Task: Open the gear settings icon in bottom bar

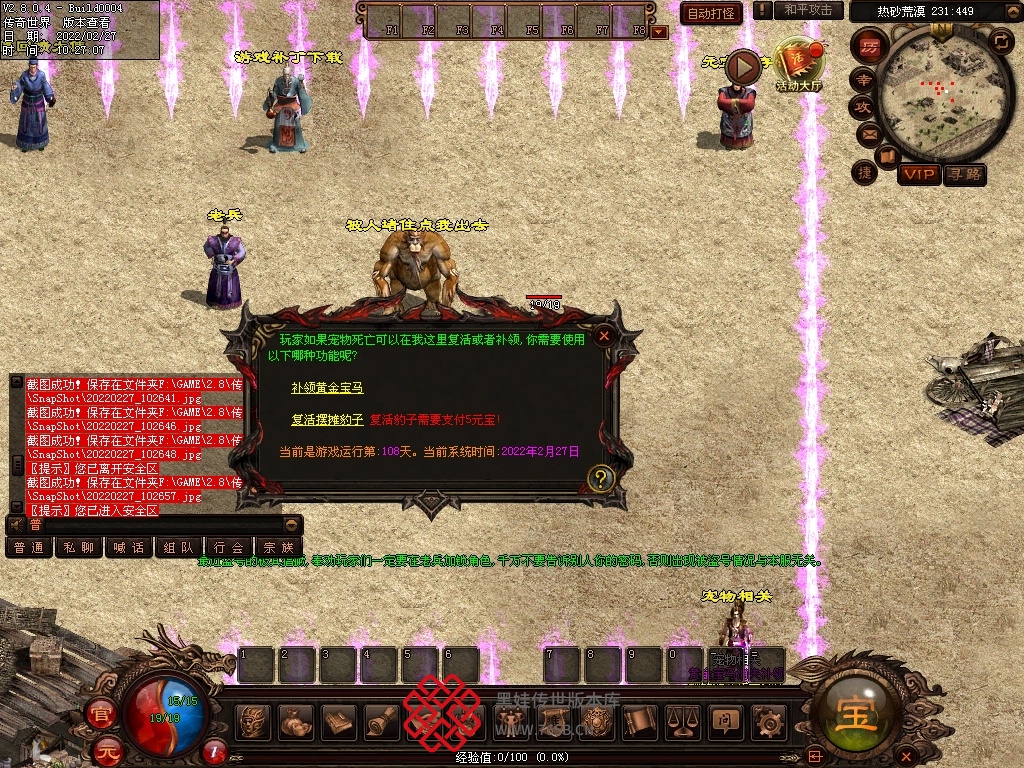Action: [767, 720]
